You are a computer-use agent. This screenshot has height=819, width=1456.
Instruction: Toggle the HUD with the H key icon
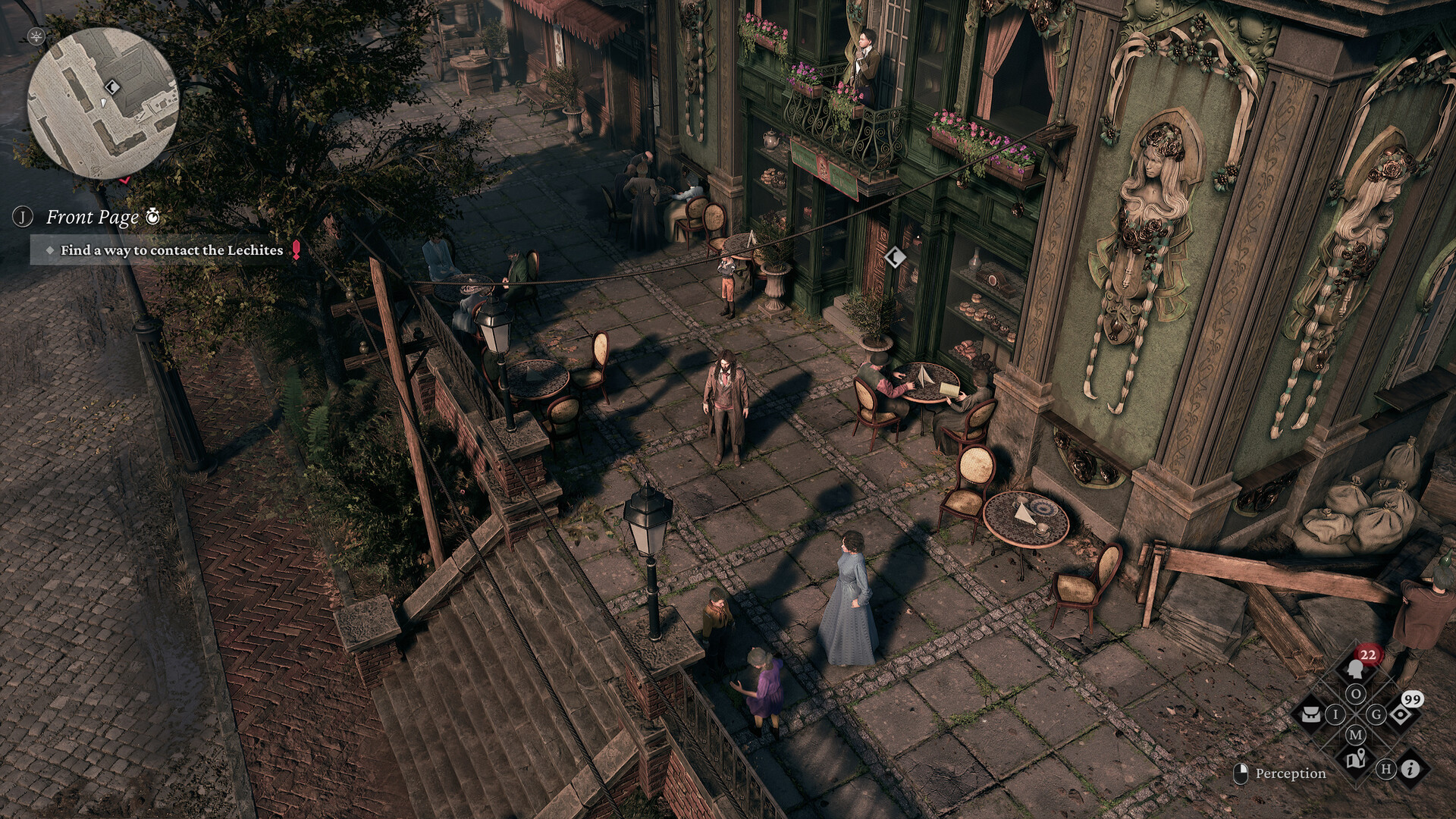(1388, 770)
